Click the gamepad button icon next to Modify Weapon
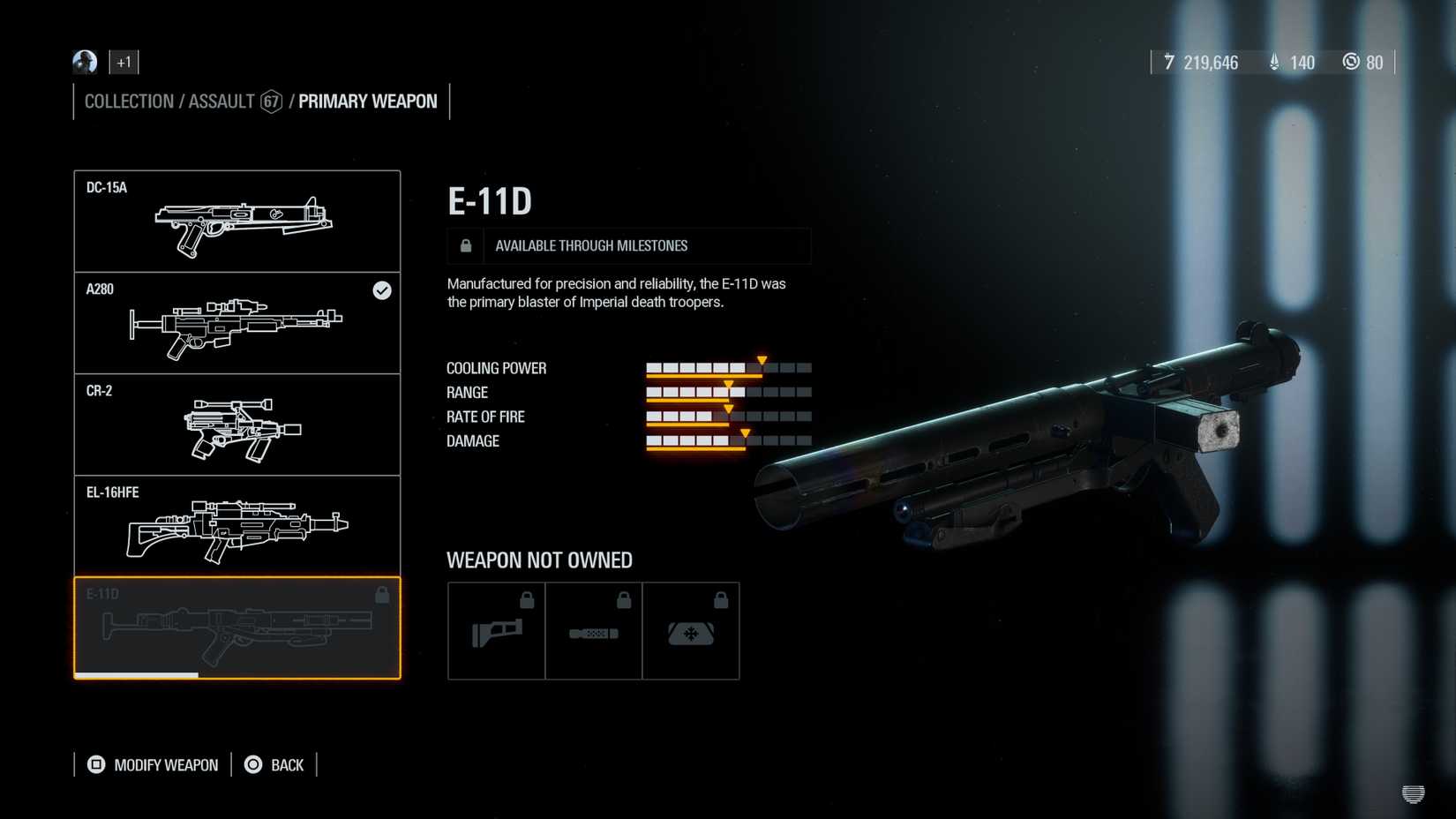 coord(94,764)
